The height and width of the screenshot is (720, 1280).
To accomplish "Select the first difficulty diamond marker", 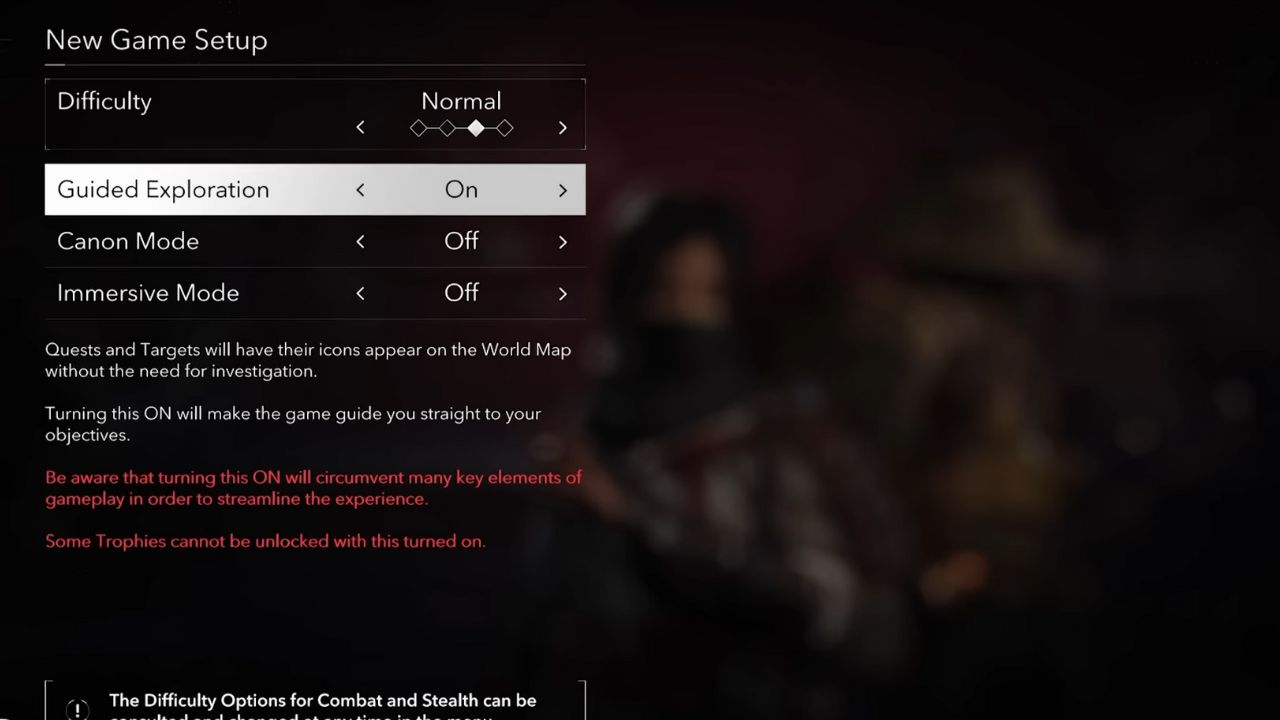I will pos(418,128).
